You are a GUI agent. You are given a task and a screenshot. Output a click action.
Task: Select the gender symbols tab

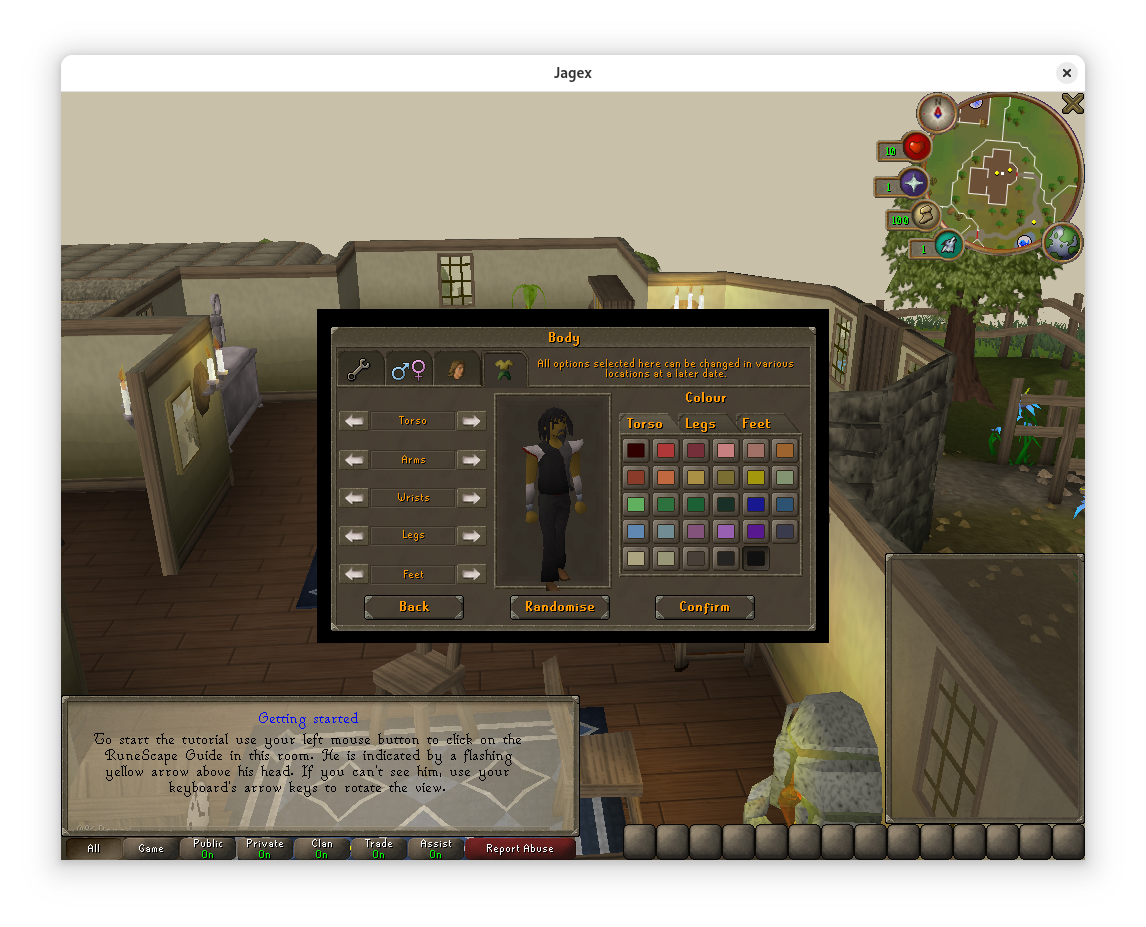tap(409, 370)
